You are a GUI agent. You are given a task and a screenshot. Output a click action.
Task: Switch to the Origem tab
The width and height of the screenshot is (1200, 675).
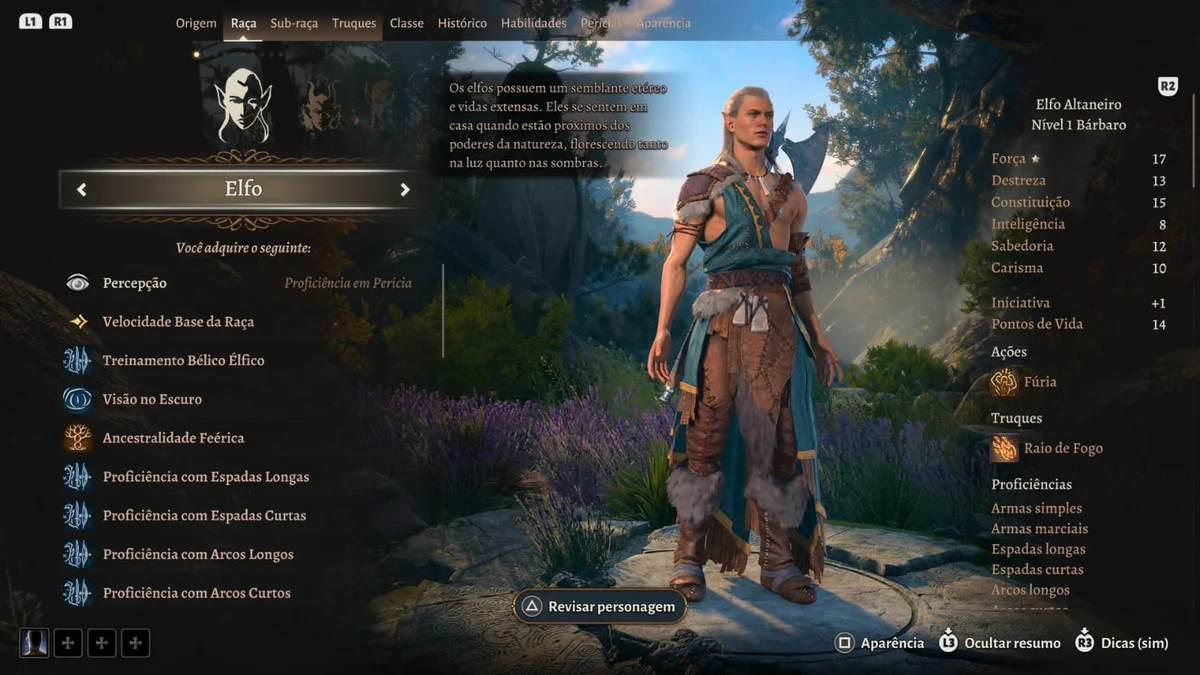(x=196, y=23)
